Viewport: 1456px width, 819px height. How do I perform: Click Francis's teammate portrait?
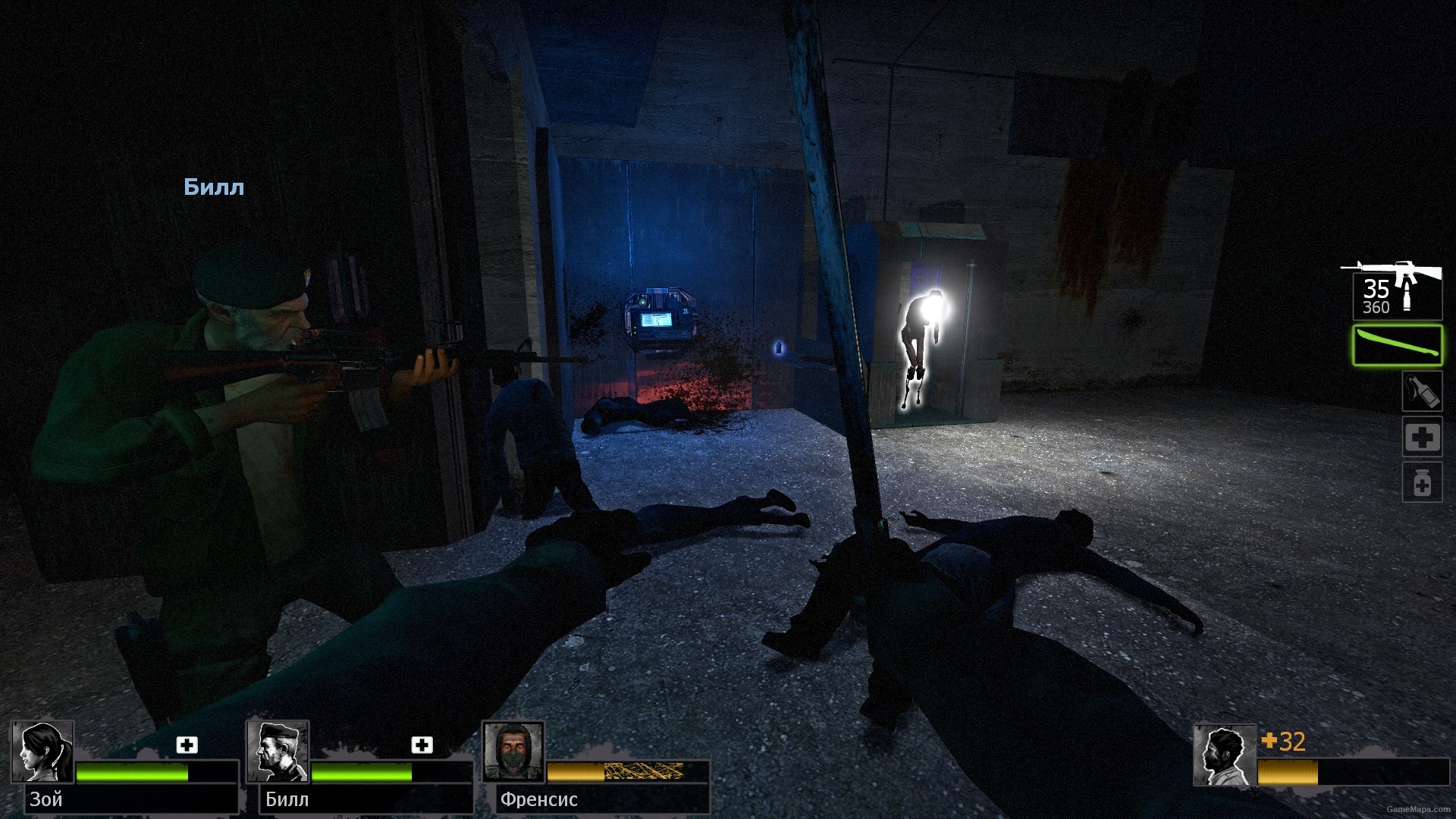coord(514,752)
